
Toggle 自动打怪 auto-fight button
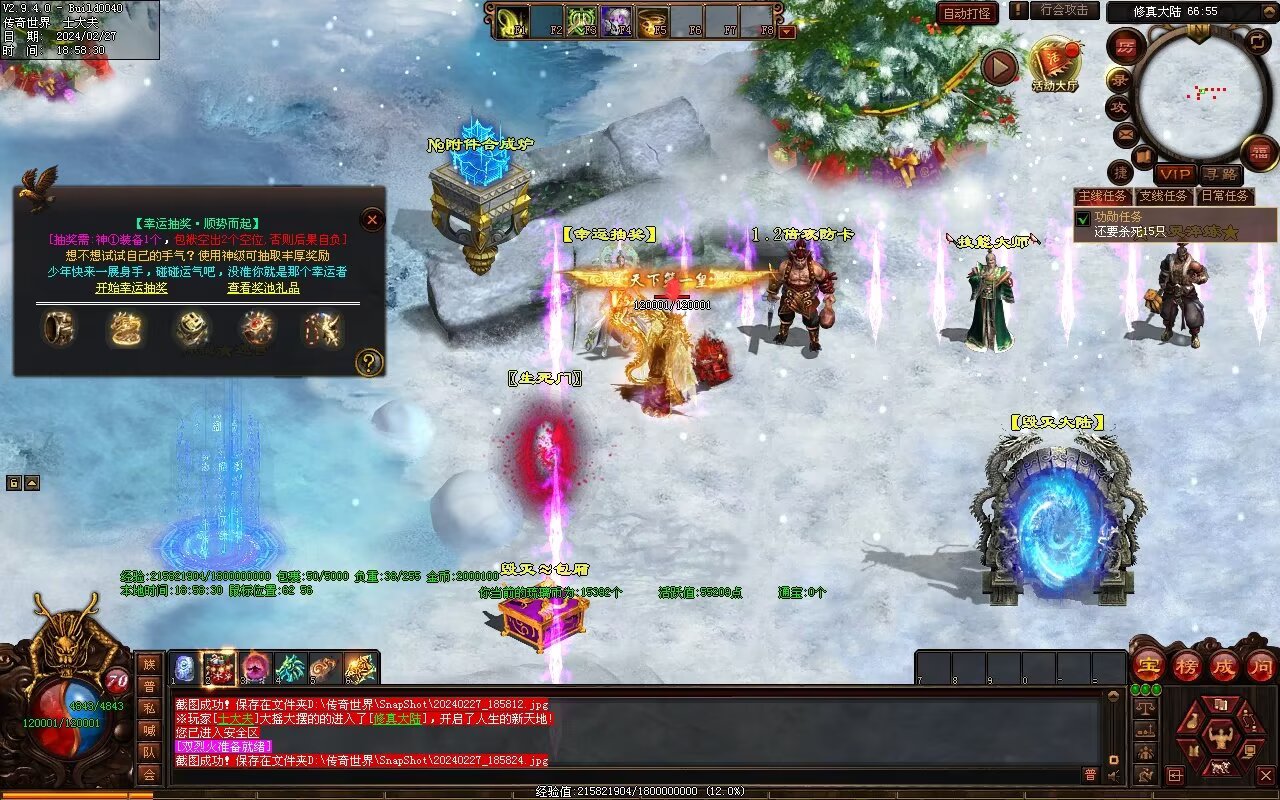click(x=967, y=13)
